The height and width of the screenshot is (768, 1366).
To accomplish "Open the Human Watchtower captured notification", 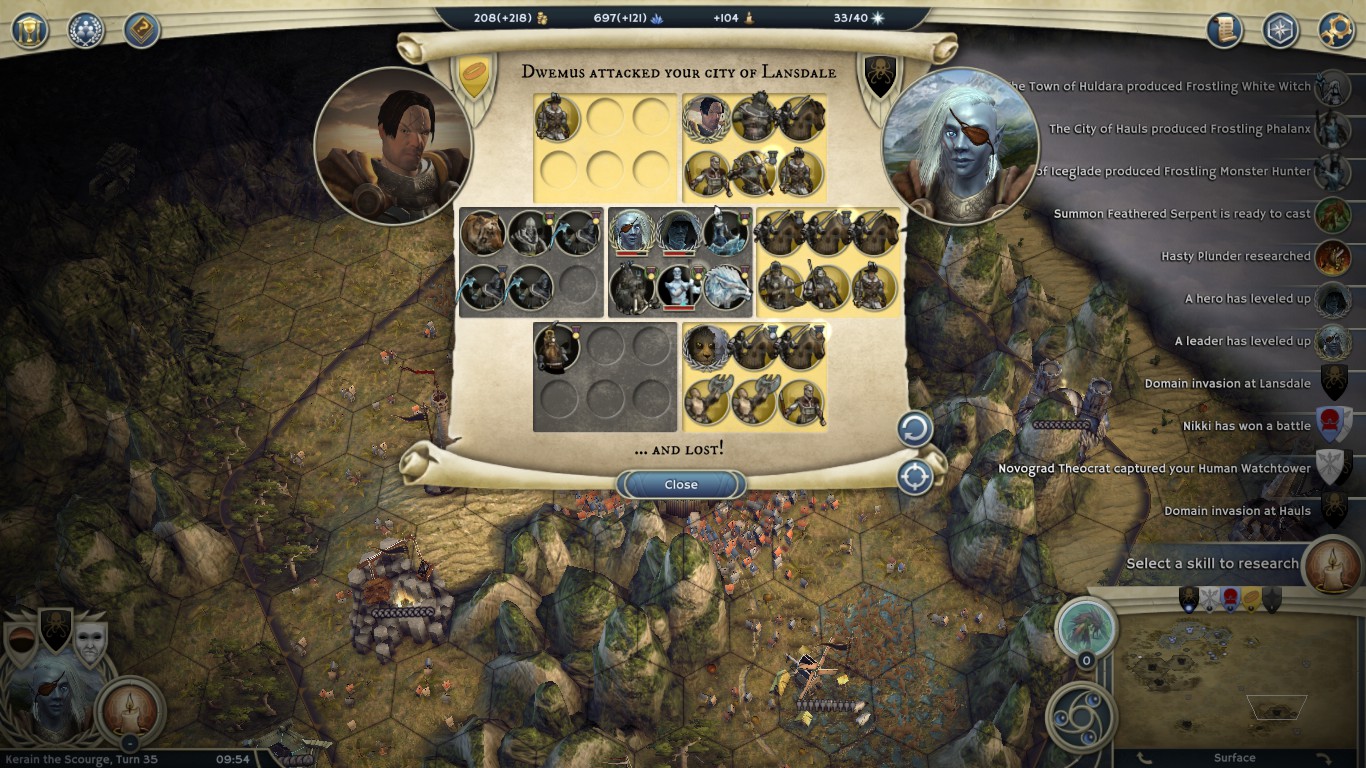I will tap(1332, 469).
